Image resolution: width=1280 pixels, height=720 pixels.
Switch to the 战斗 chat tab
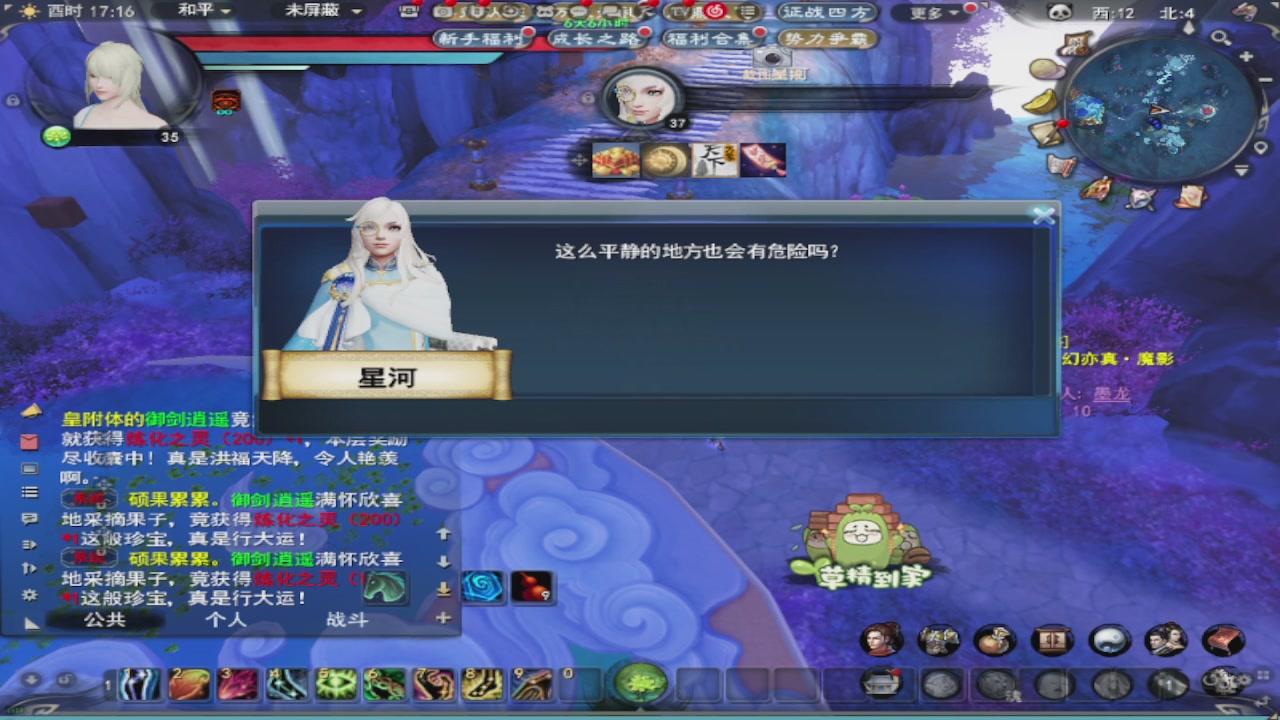click(346, 620)
